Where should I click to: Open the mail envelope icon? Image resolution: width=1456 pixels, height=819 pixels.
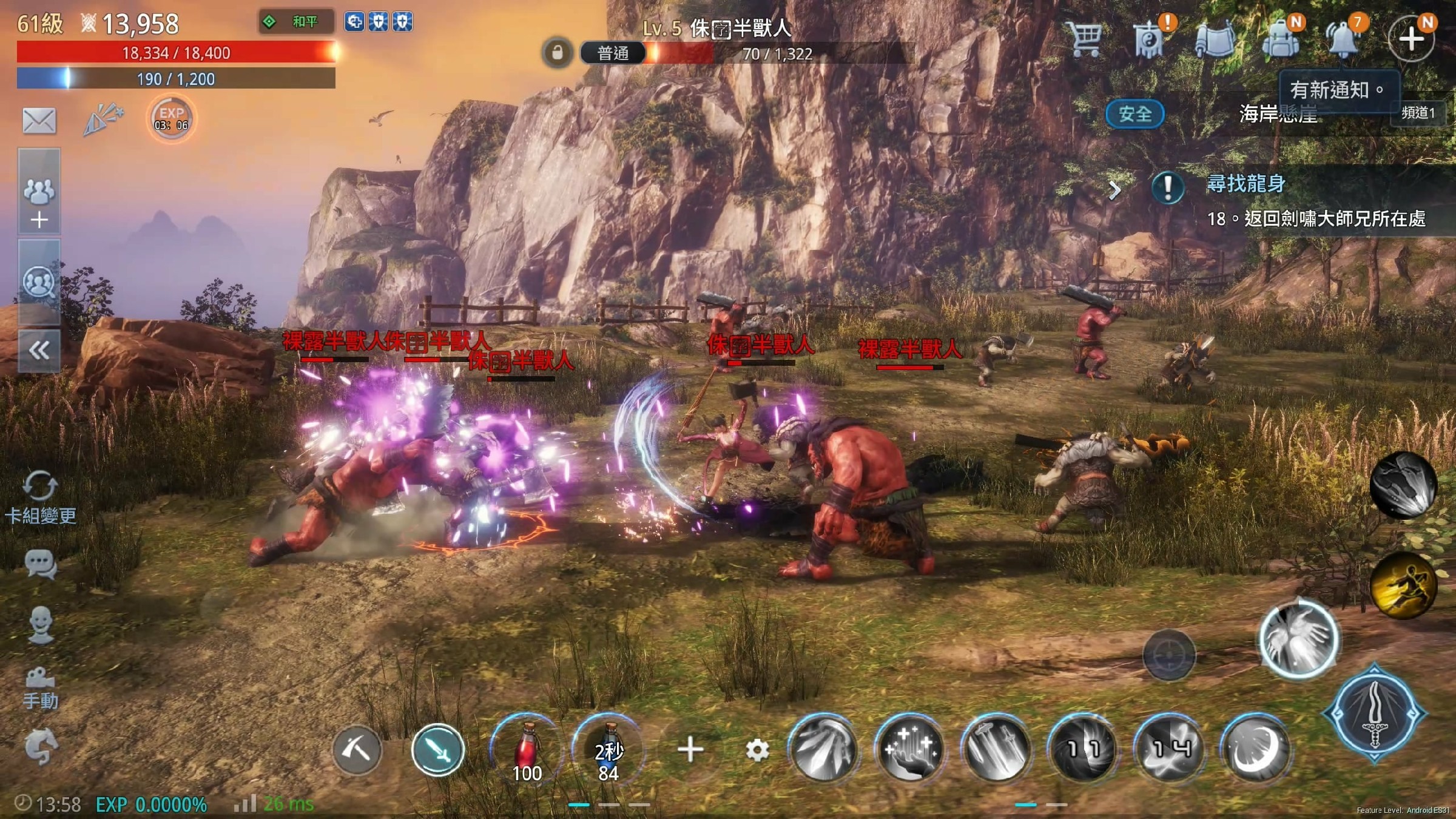(39, 120)
